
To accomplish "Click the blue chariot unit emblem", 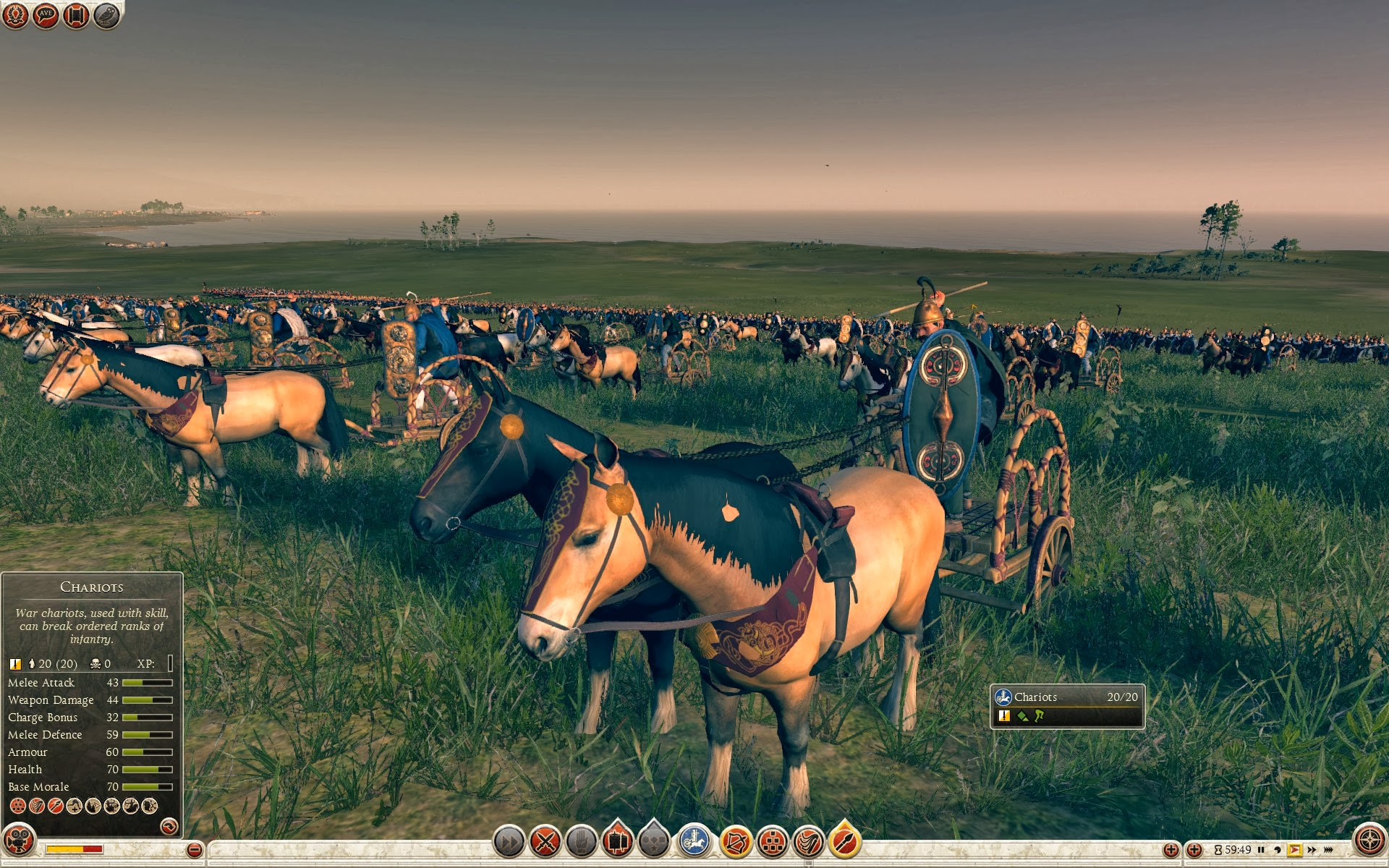I will coord(694,842).
